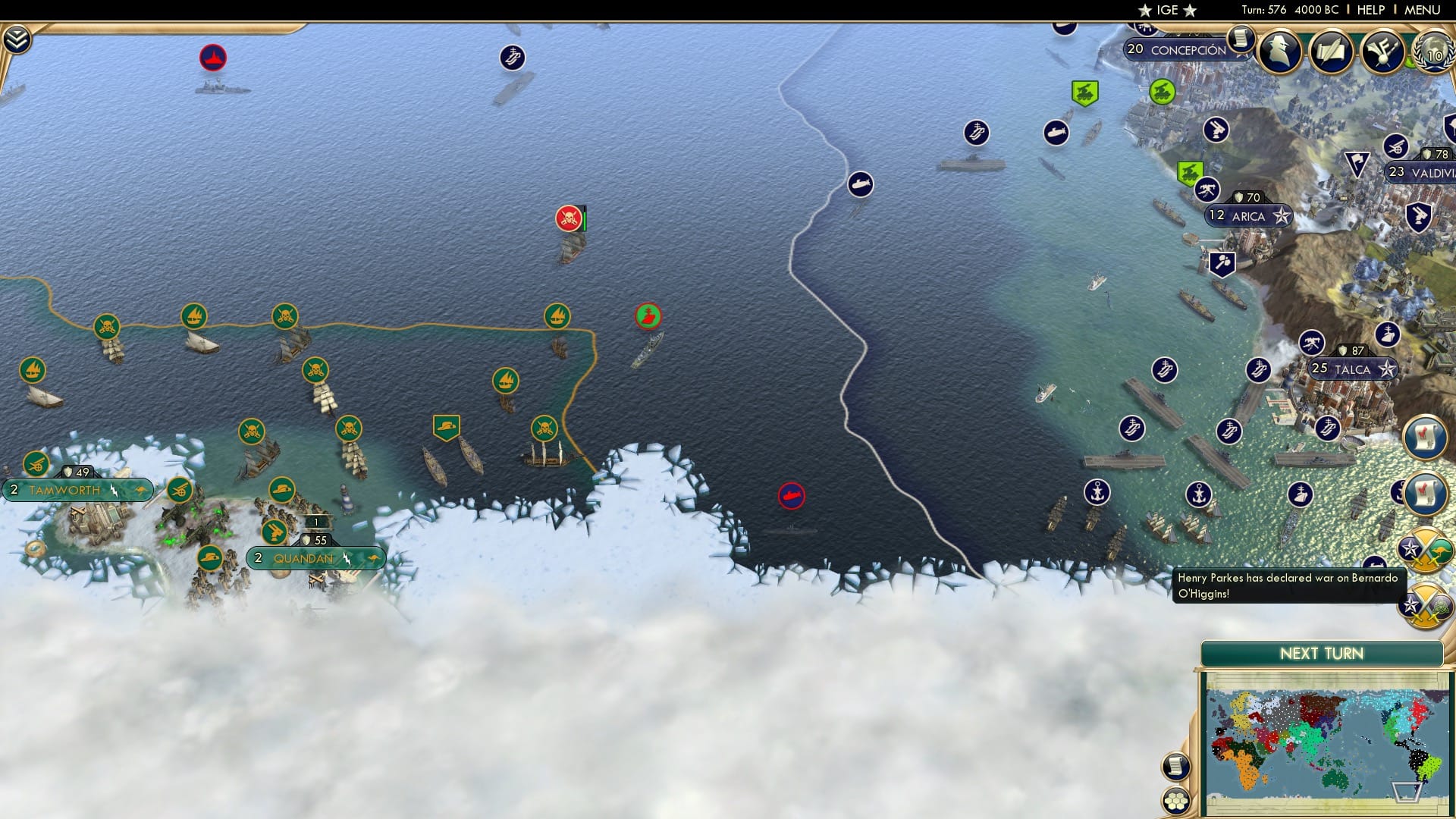Select the submarine icon near the border line
This screenshot has height=819, width=1456.
858,184
